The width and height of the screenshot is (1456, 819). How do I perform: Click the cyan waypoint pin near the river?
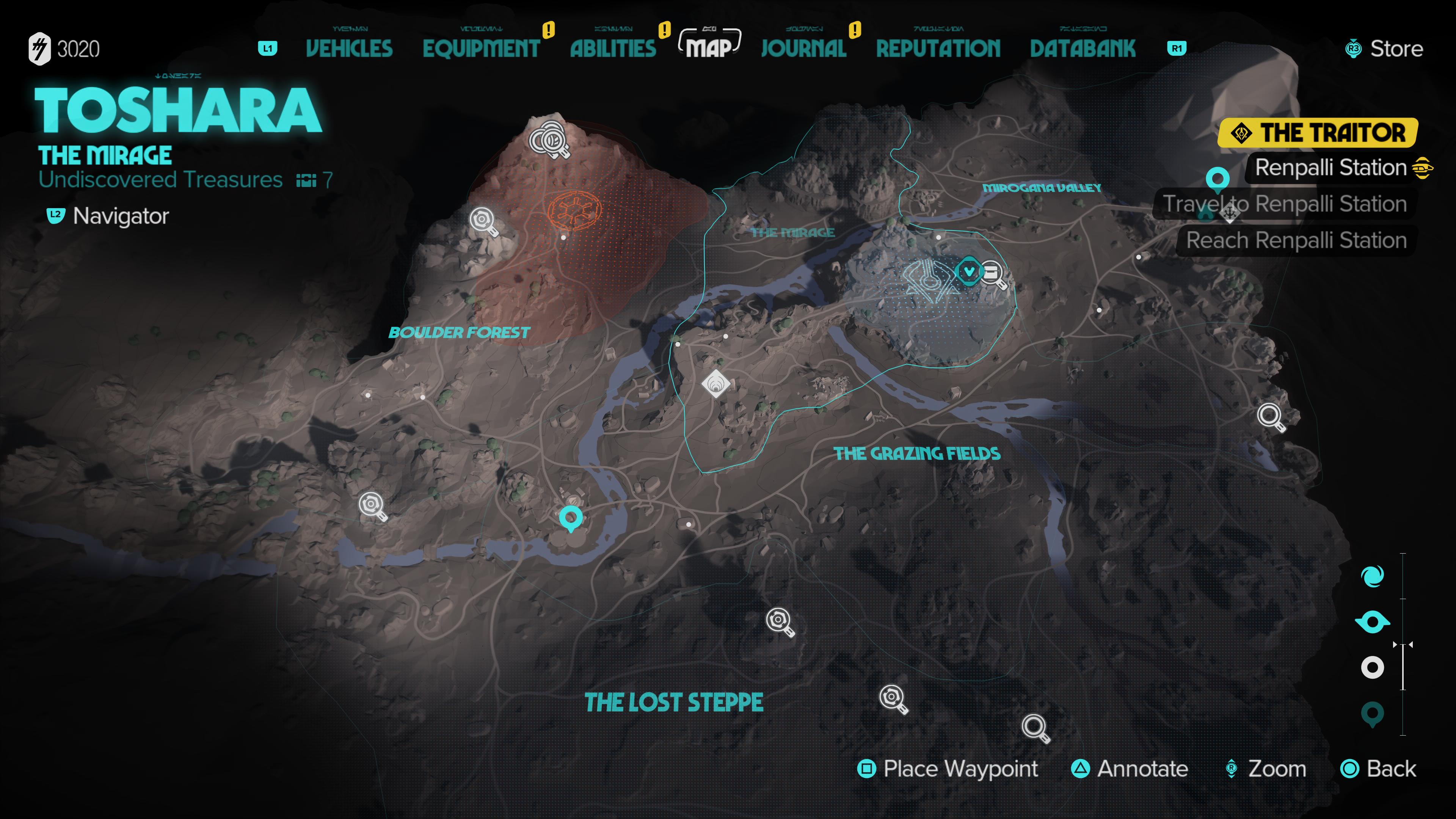(570, 517)
